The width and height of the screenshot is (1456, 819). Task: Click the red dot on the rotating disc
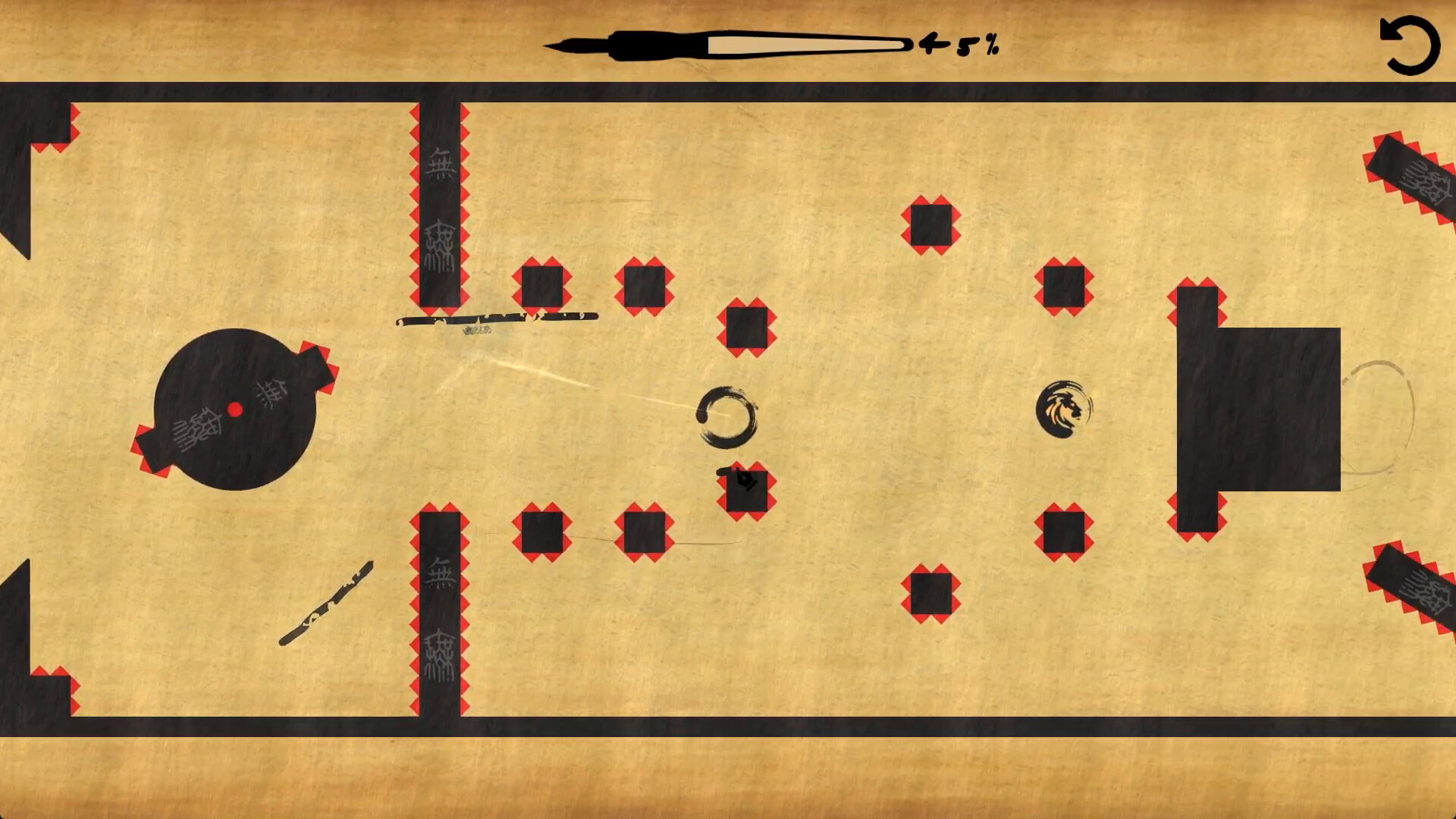tap(236, 409)
